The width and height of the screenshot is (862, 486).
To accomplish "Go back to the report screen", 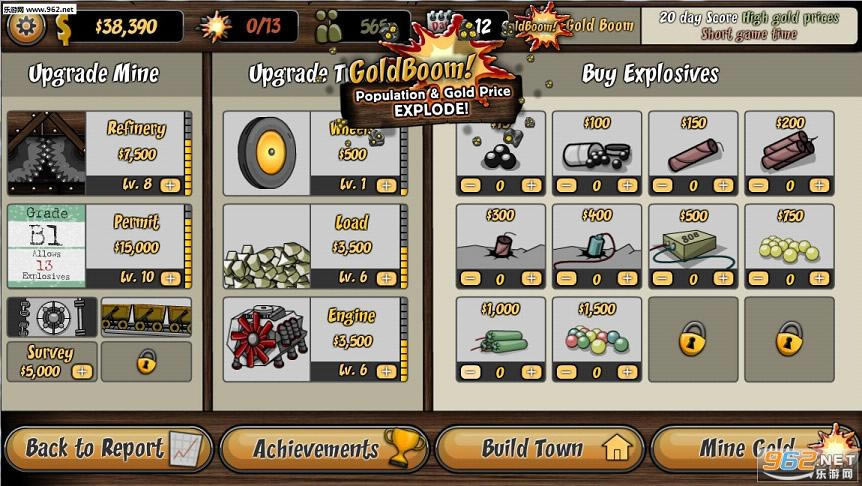I will click(x=108, y=448).
